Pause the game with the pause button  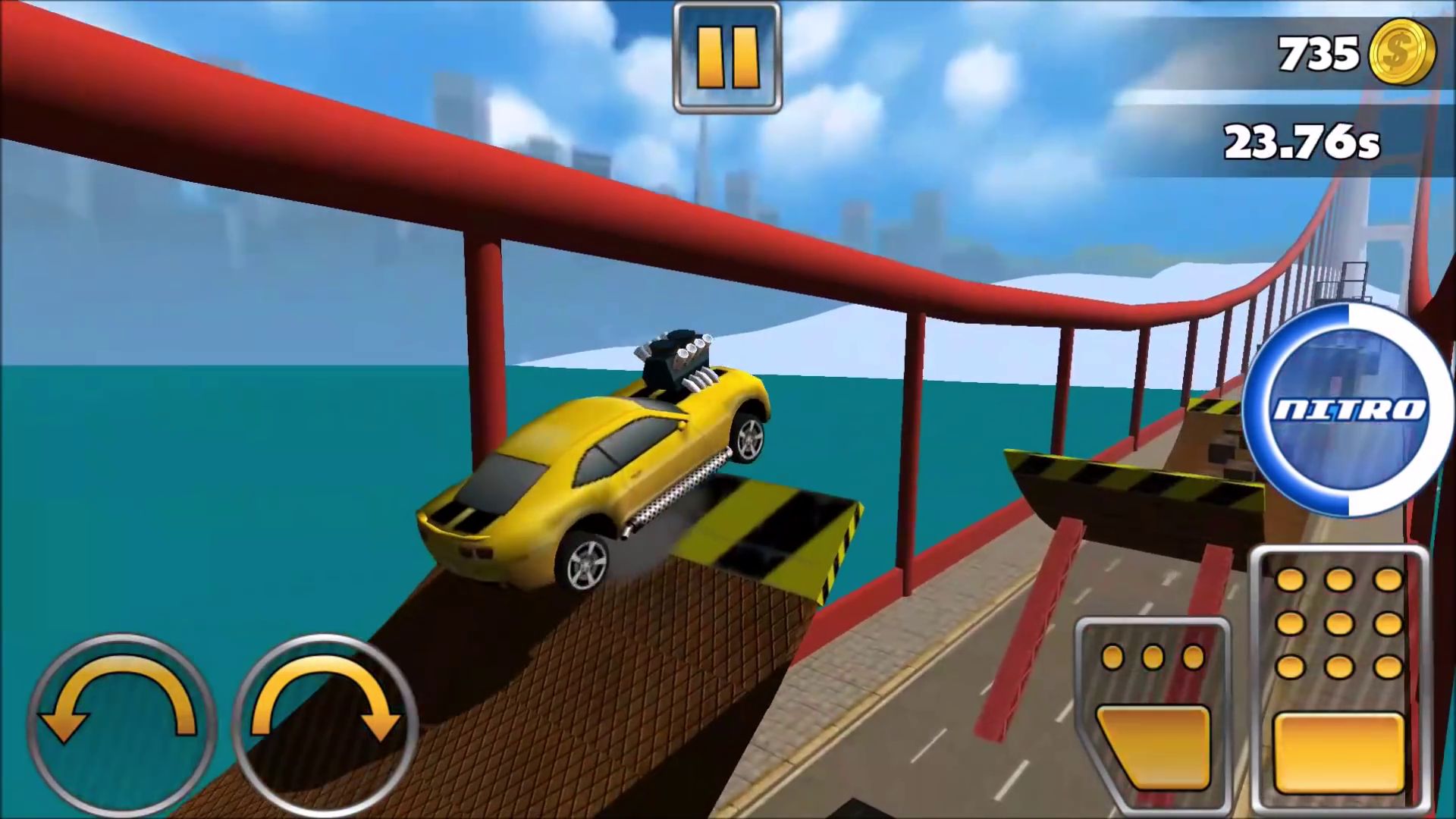(x=726, y=58)
